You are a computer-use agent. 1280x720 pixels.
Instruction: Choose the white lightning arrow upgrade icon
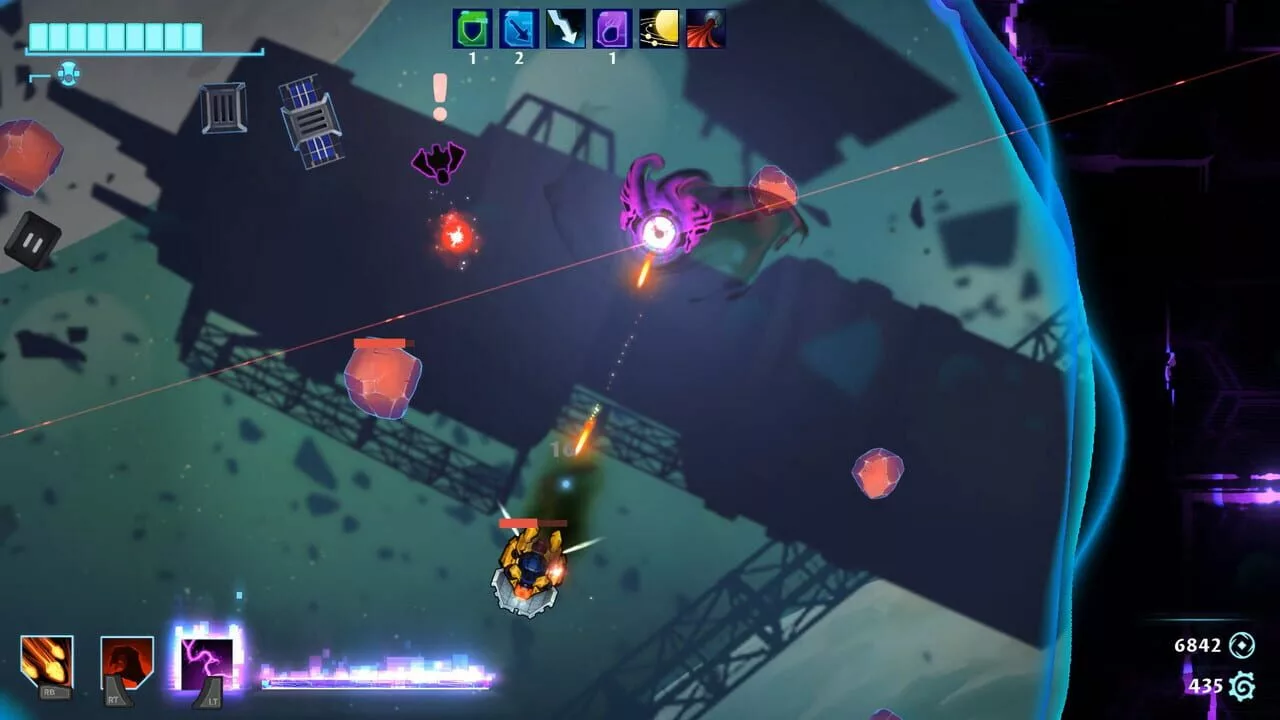566,29
